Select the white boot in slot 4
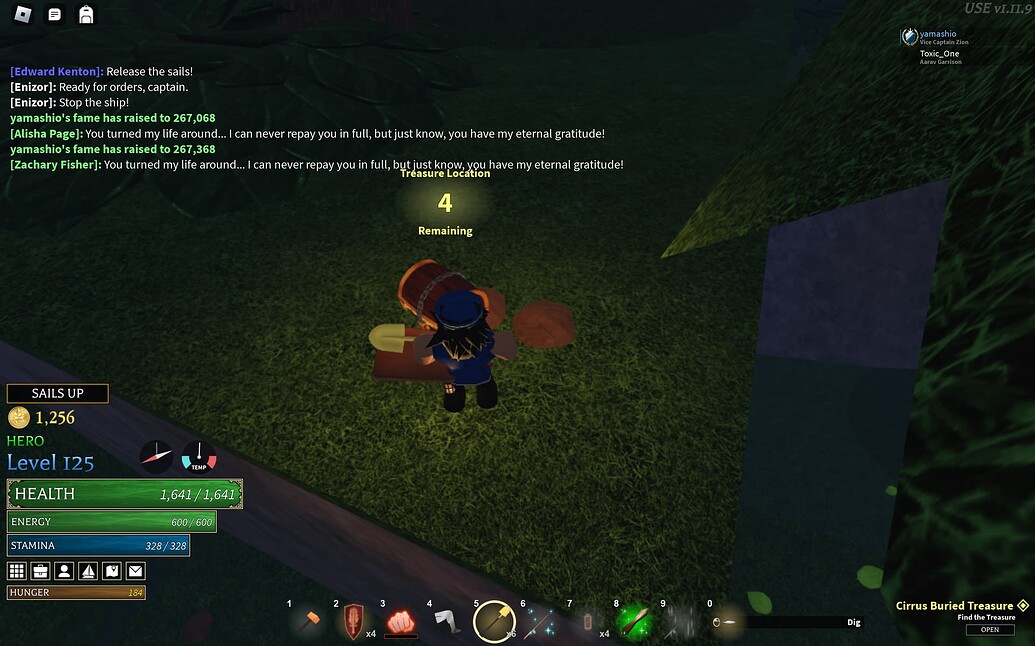Viewport: 1035px width, 646px height. tap(447, 622)
